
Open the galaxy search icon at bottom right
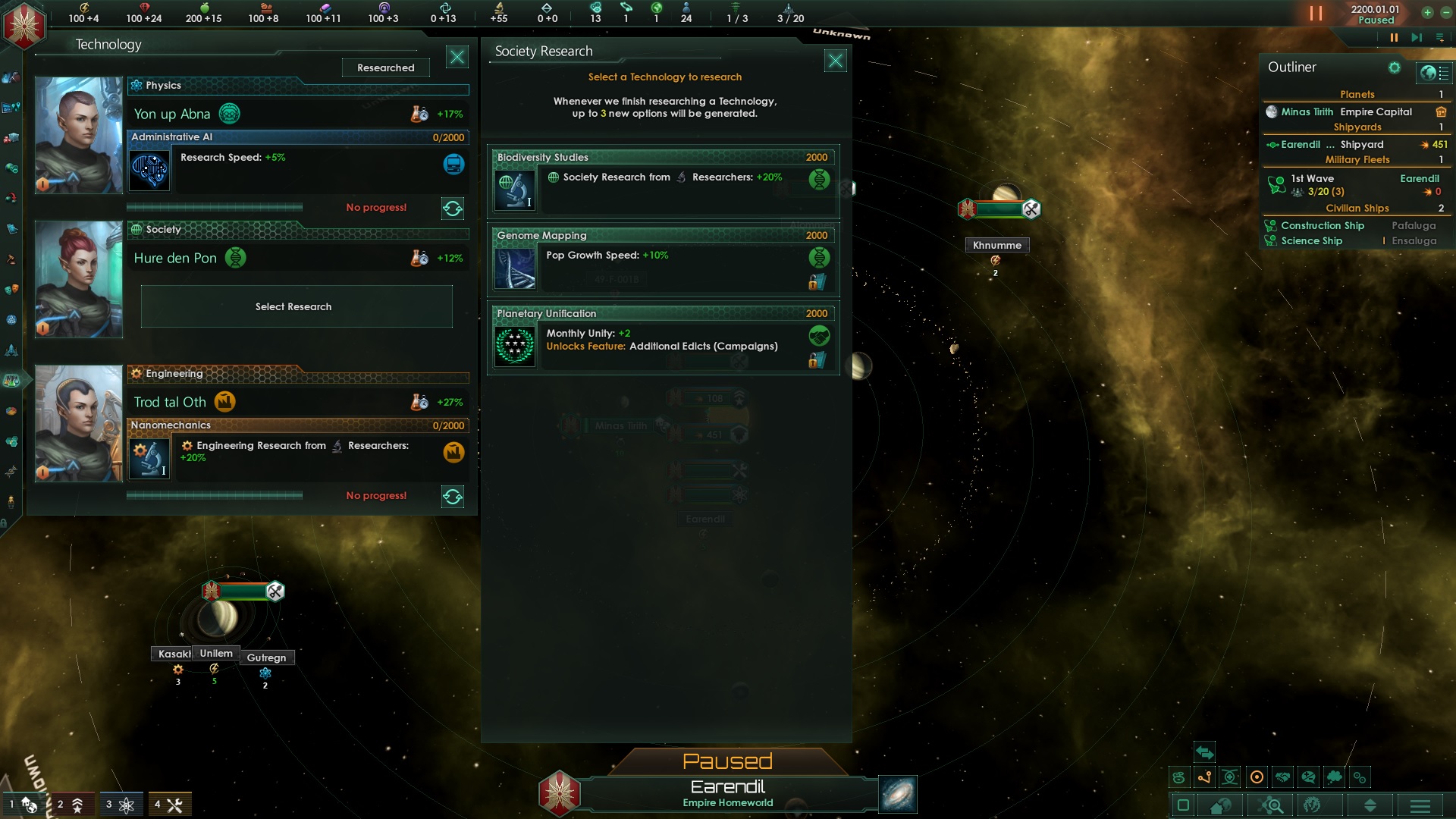pos(1269,806)
